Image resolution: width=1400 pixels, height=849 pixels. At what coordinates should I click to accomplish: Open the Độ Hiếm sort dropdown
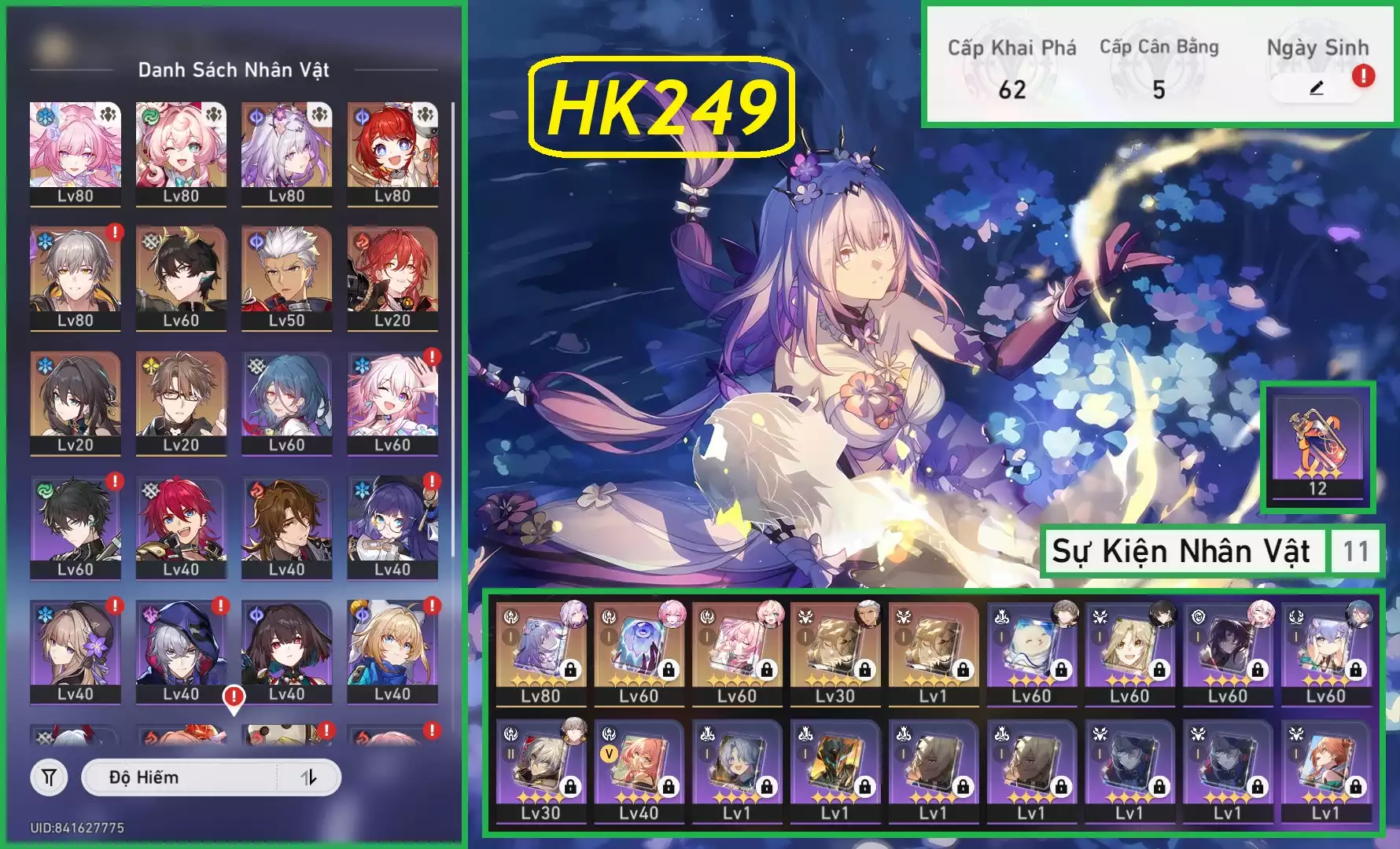point(181,777)
